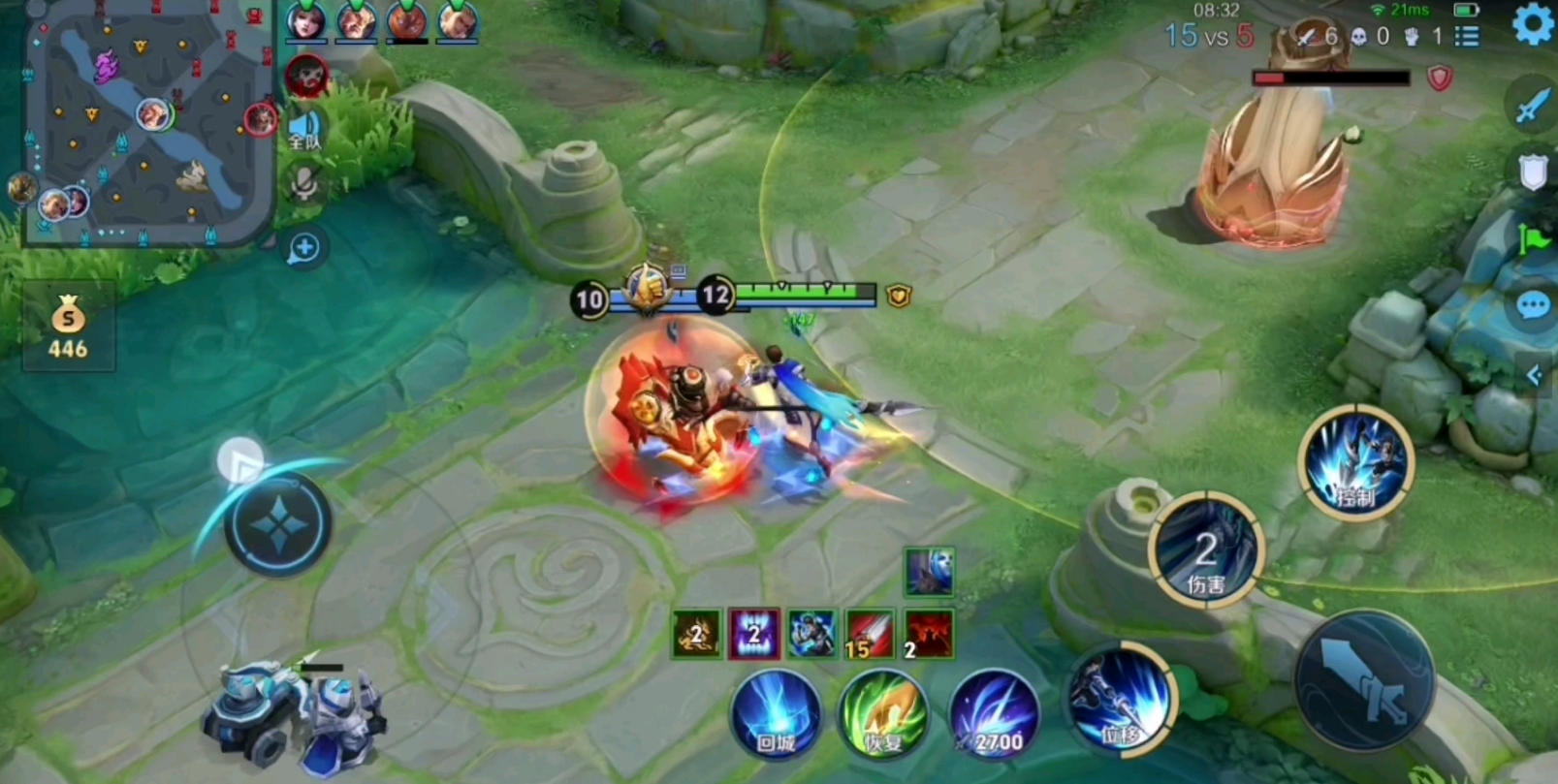Open the scoreboard list icon

point(1468,37)
